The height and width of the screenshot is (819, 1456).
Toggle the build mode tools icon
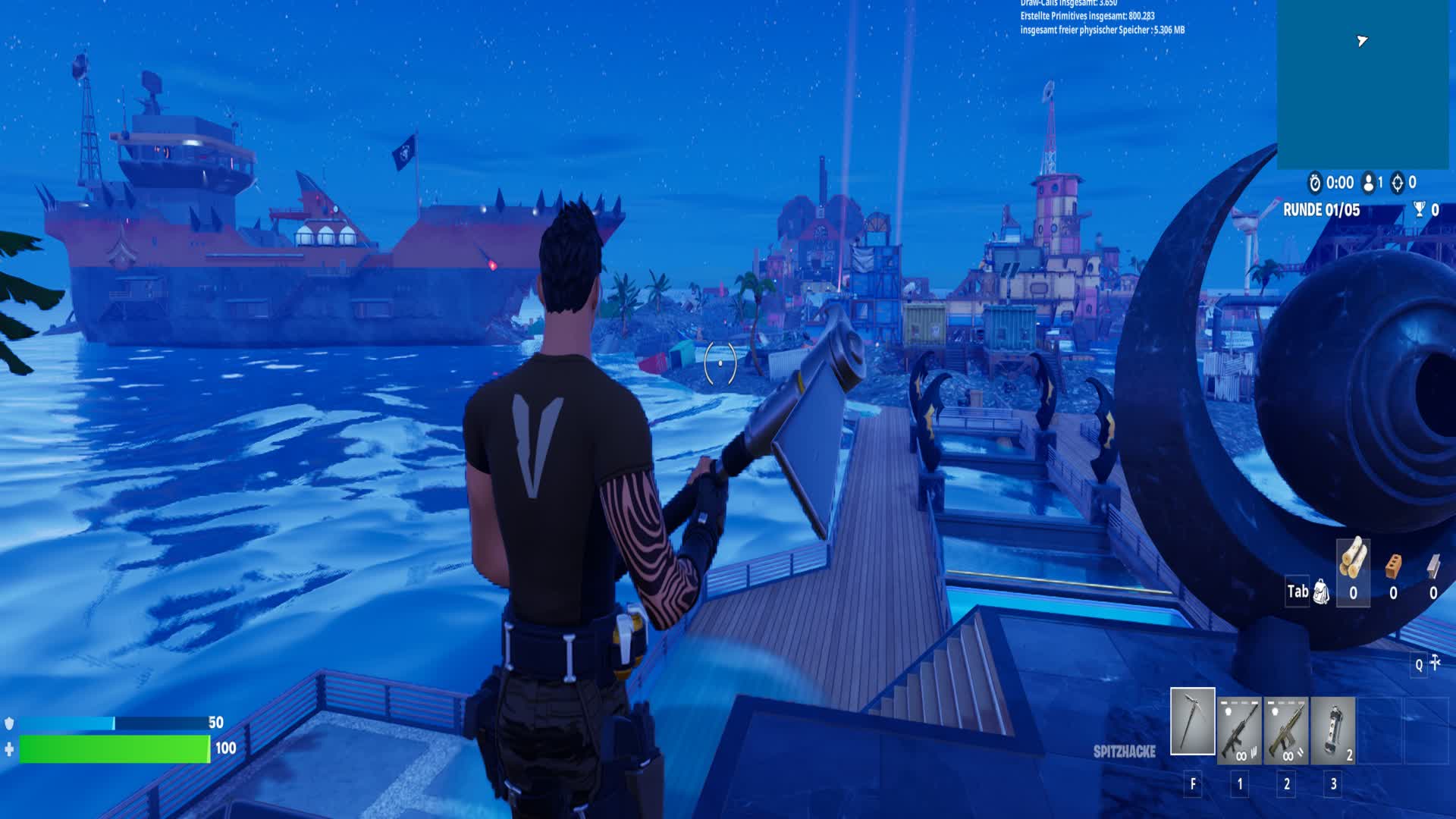pos(1435,664)
